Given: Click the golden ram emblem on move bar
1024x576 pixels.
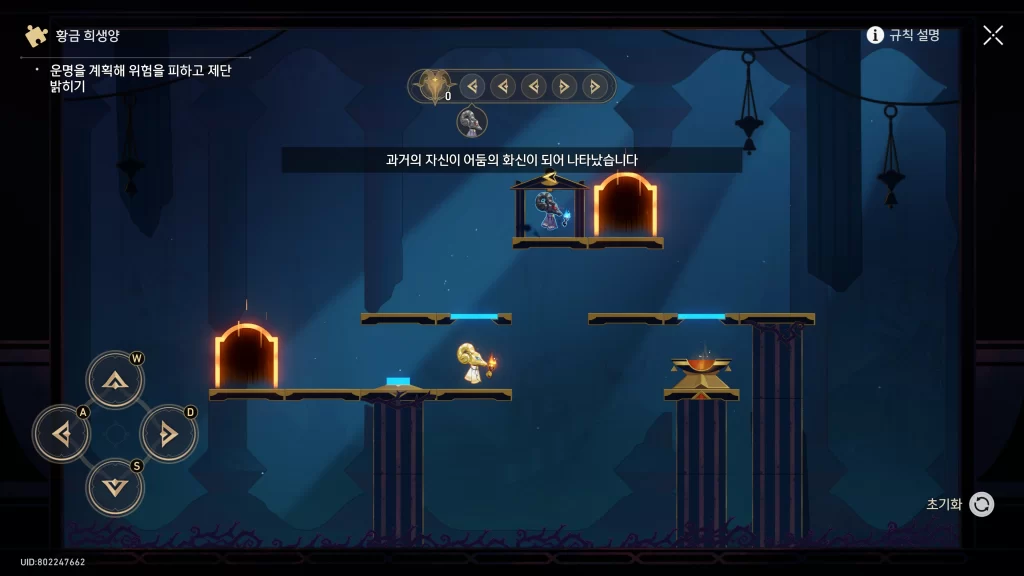Looking at the screenshot, I should click(433, 86).
